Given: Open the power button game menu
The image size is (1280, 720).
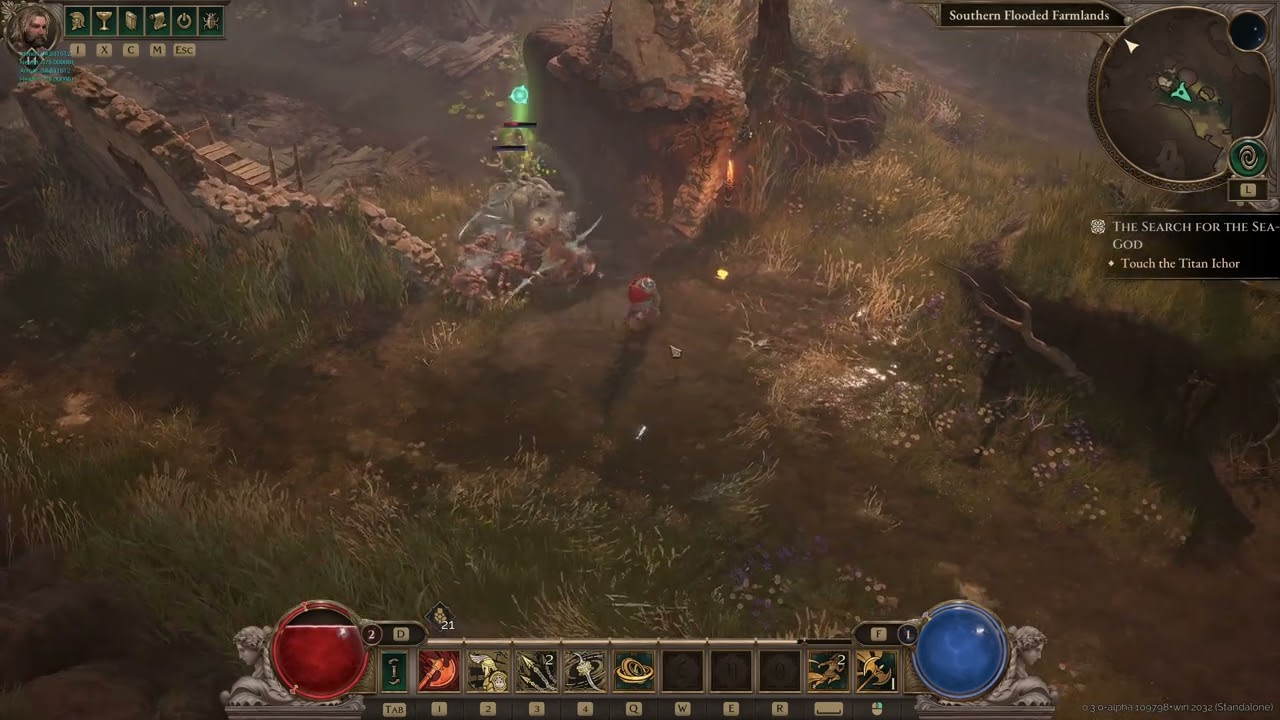Looking at the screenshot, I should point(184,20).
